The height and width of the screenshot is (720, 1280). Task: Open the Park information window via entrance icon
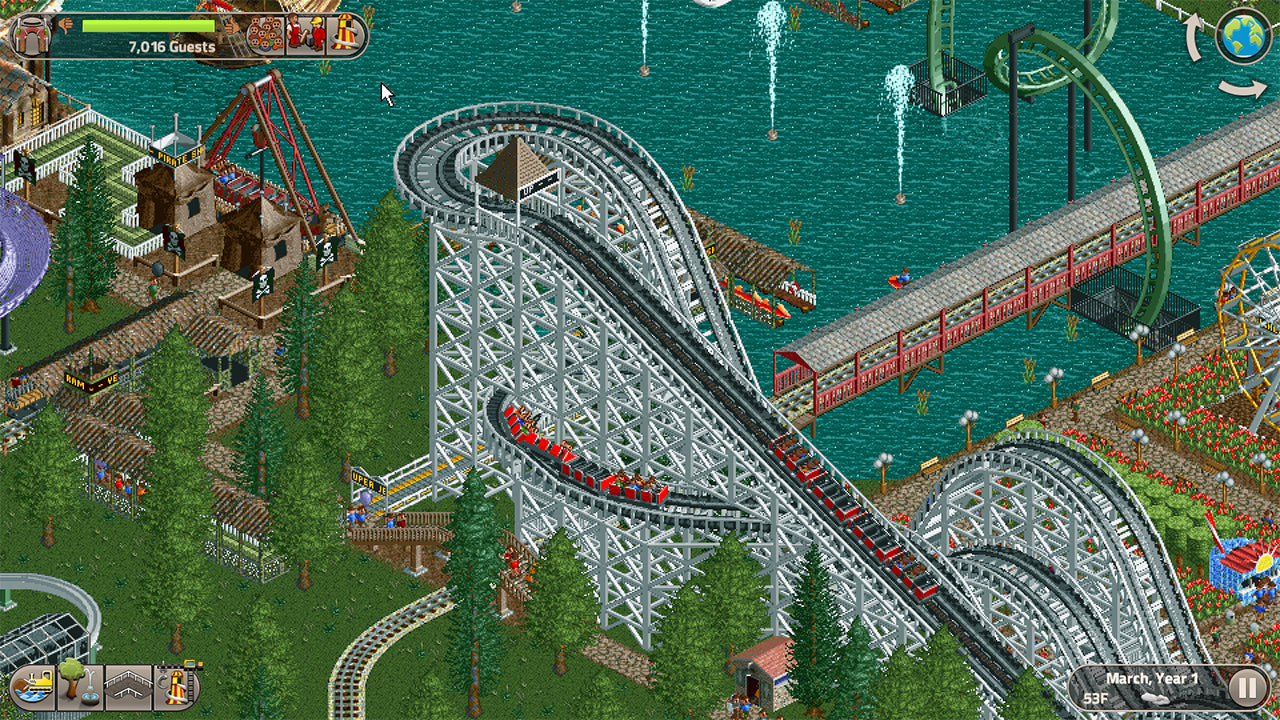(x=31, y=33)
